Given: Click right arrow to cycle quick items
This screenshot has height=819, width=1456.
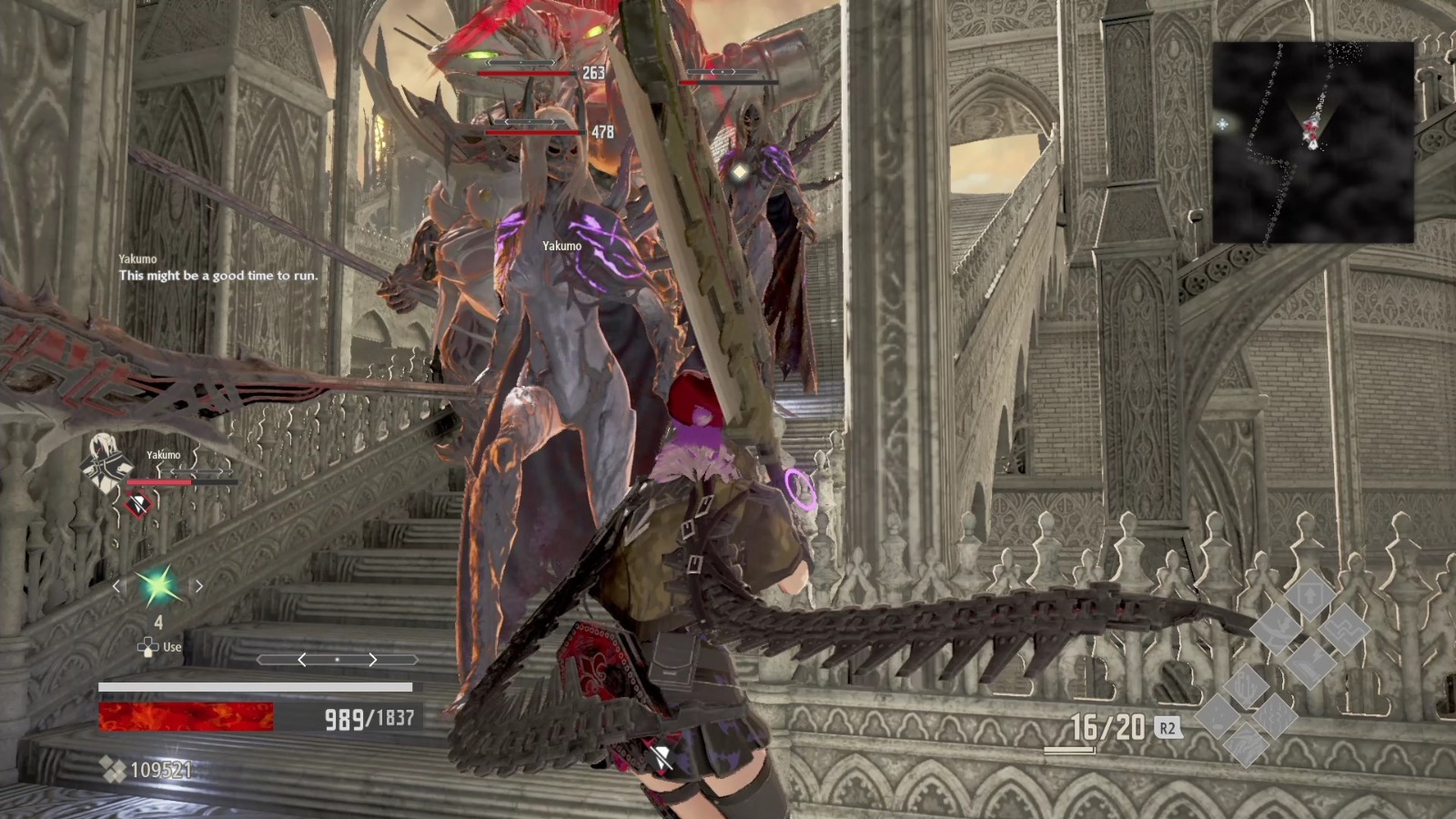Looking at the screenshot, I should point(198,585).
